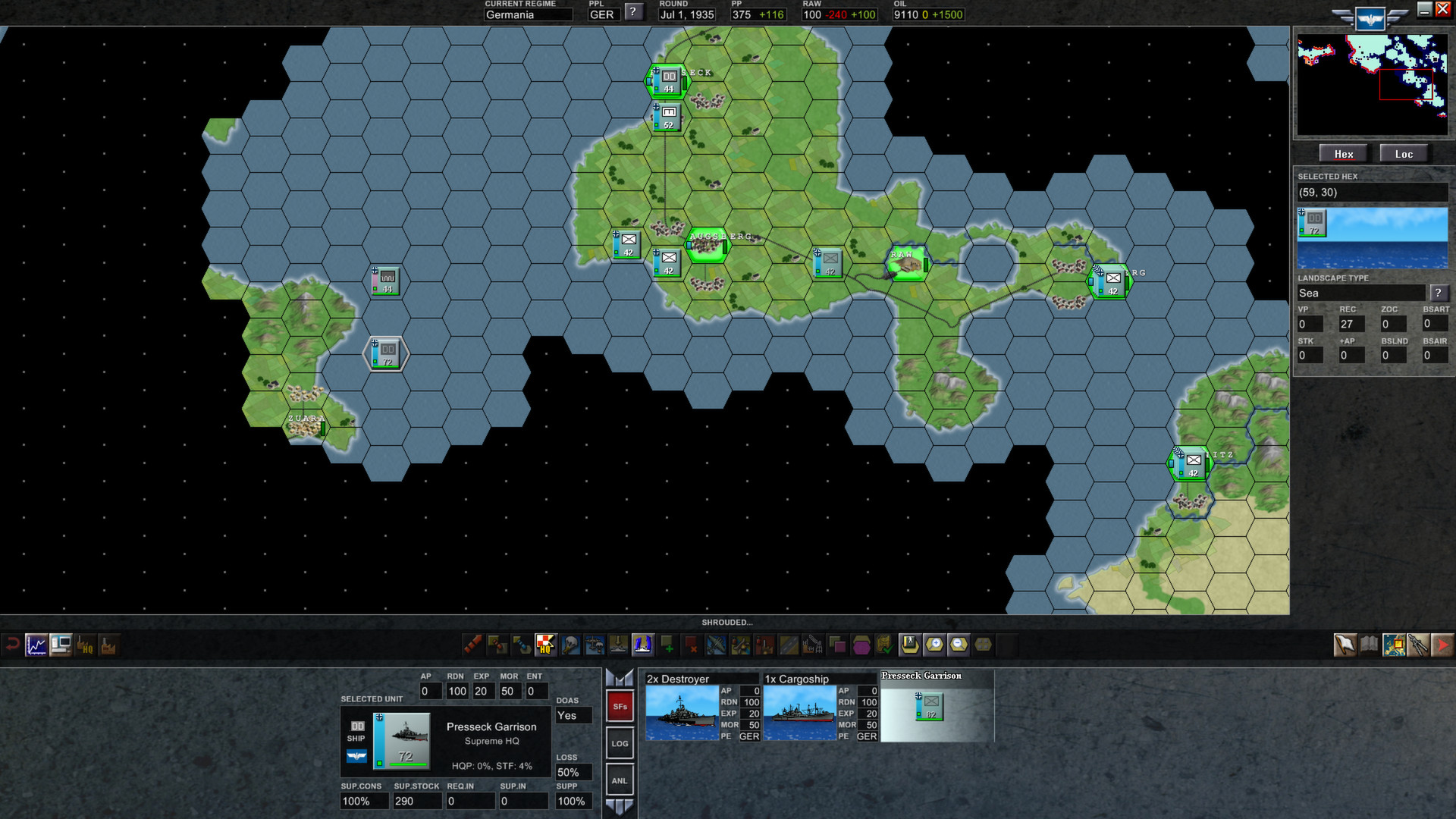Switch to the Hex tab
Image resolution: width=1456 pixels, height=819 pixels.
pyautogui.click(x=1343, y=153)
